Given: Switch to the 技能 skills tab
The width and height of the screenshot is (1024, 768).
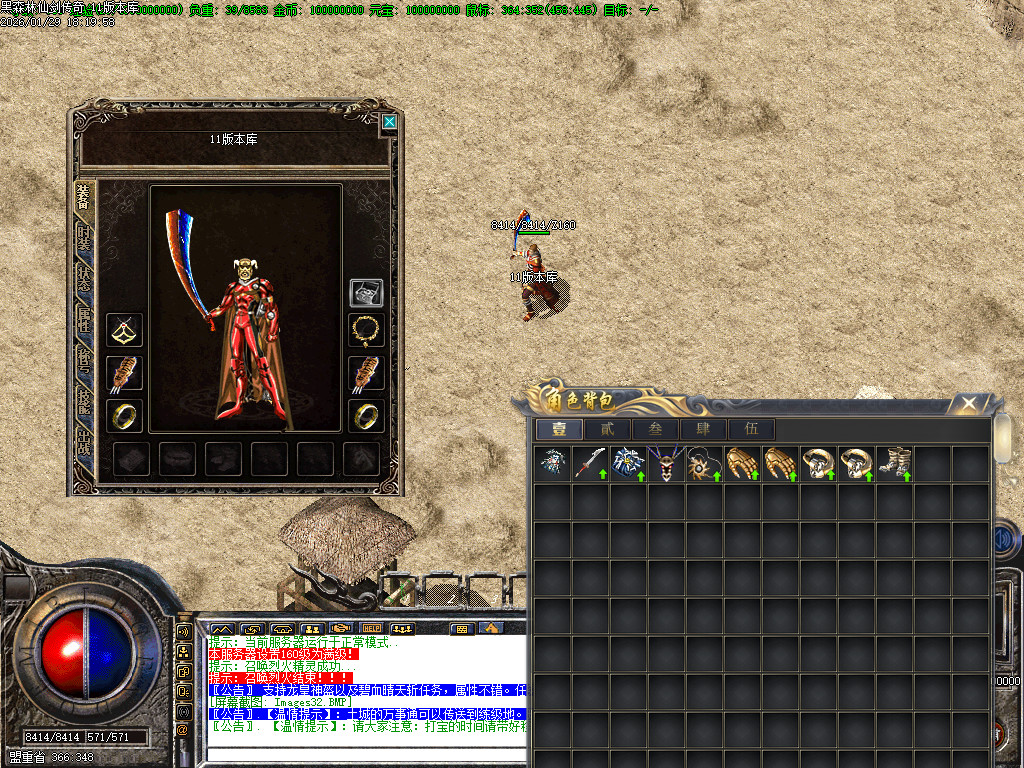Looking at the screenshot, I should (84, 400).
